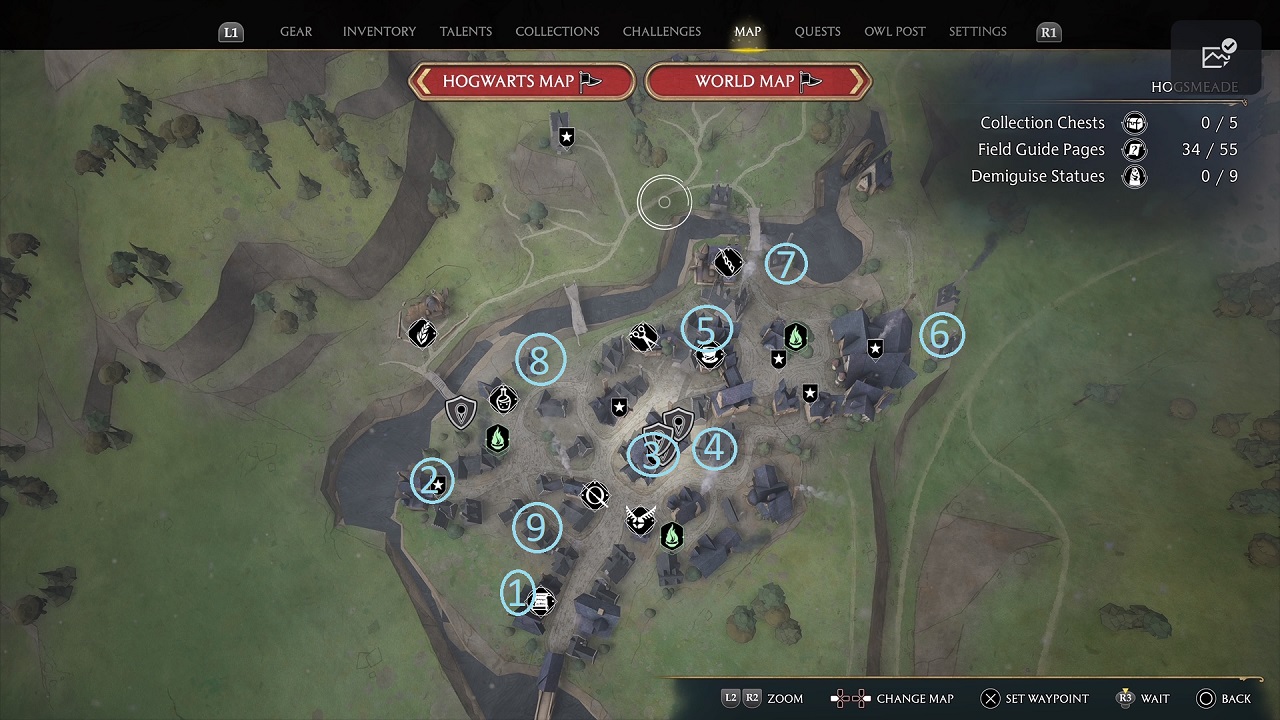Open the World Map view
Viewport: 1280px width, 720px height.
coord(758,82)
